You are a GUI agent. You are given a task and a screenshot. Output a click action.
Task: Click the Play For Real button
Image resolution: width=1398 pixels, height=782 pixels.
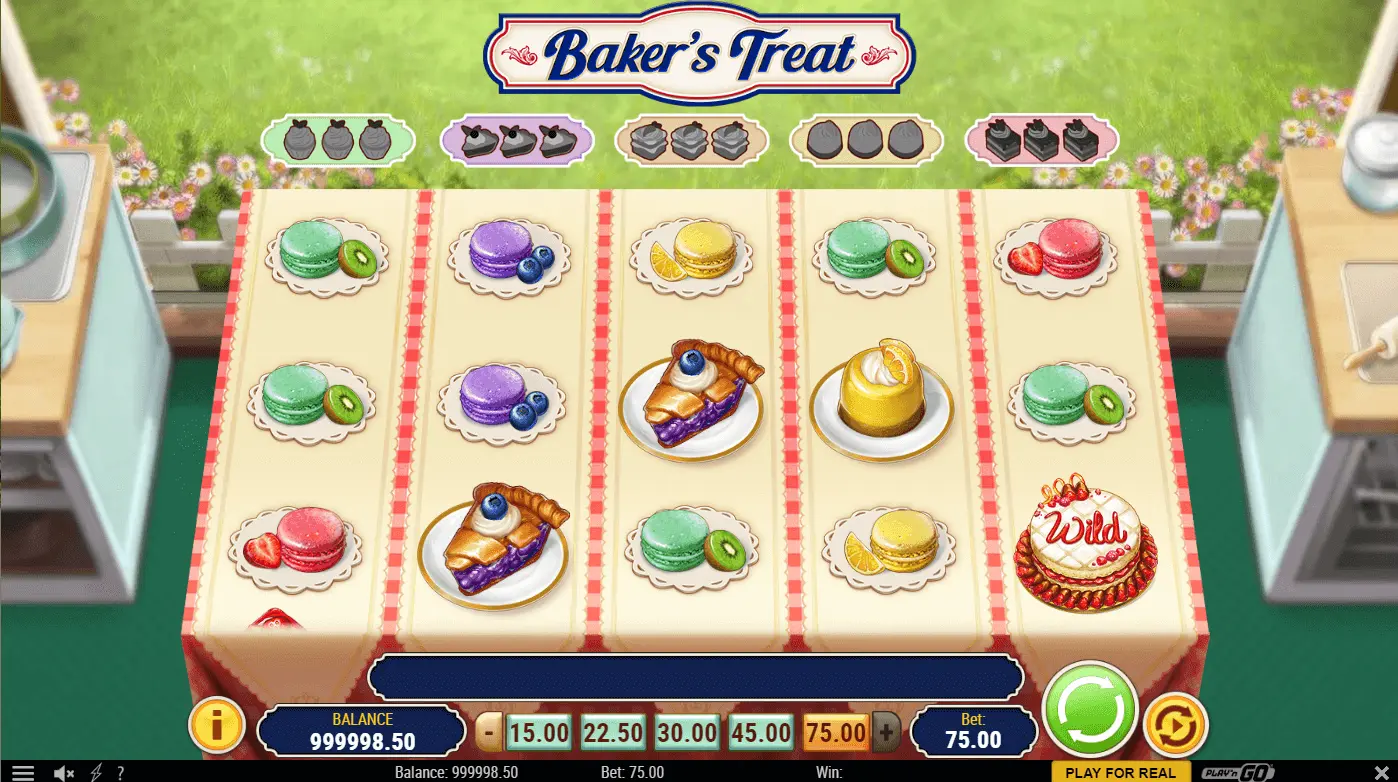click(1120, 773)
